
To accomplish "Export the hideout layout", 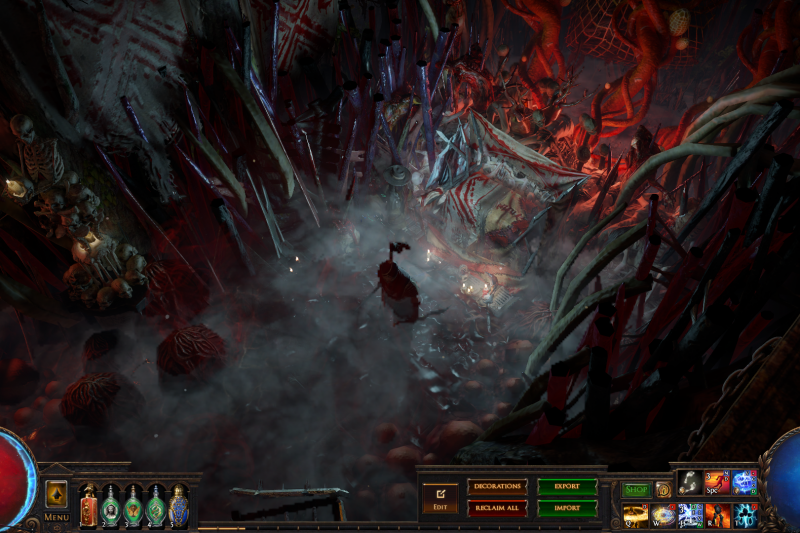I will 567,487.
